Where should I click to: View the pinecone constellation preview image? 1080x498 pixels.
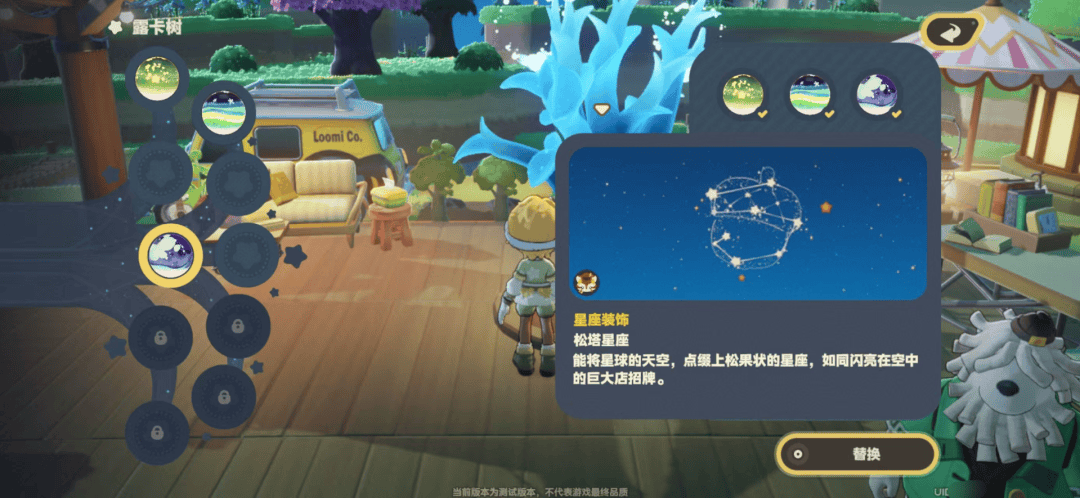747,223
